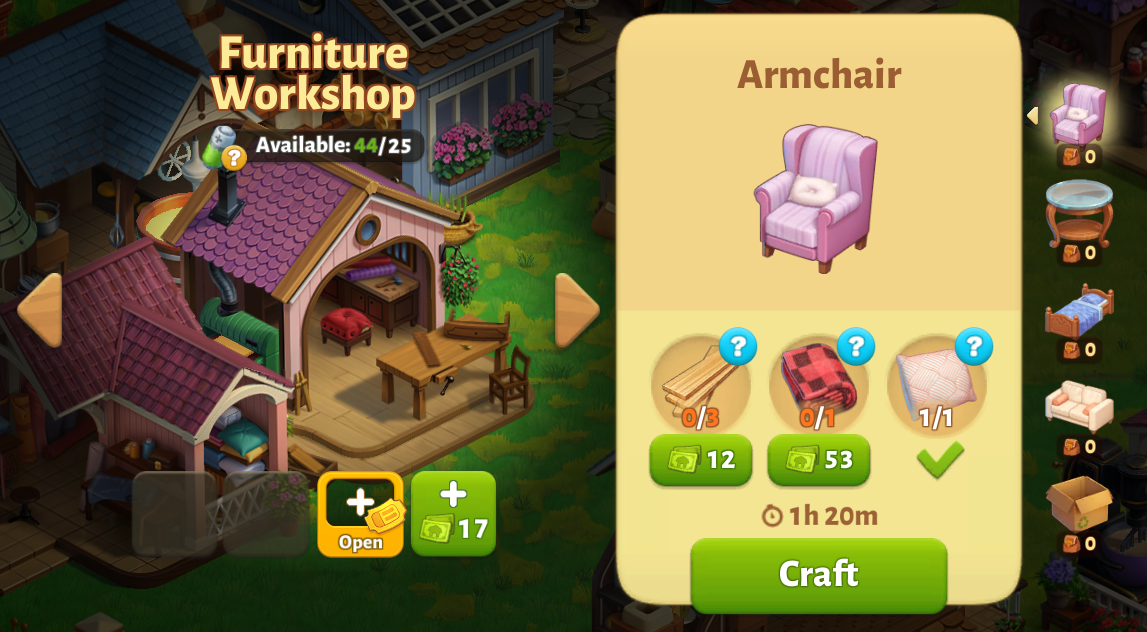
Task: Craft the Armchair
Action: 818,574
